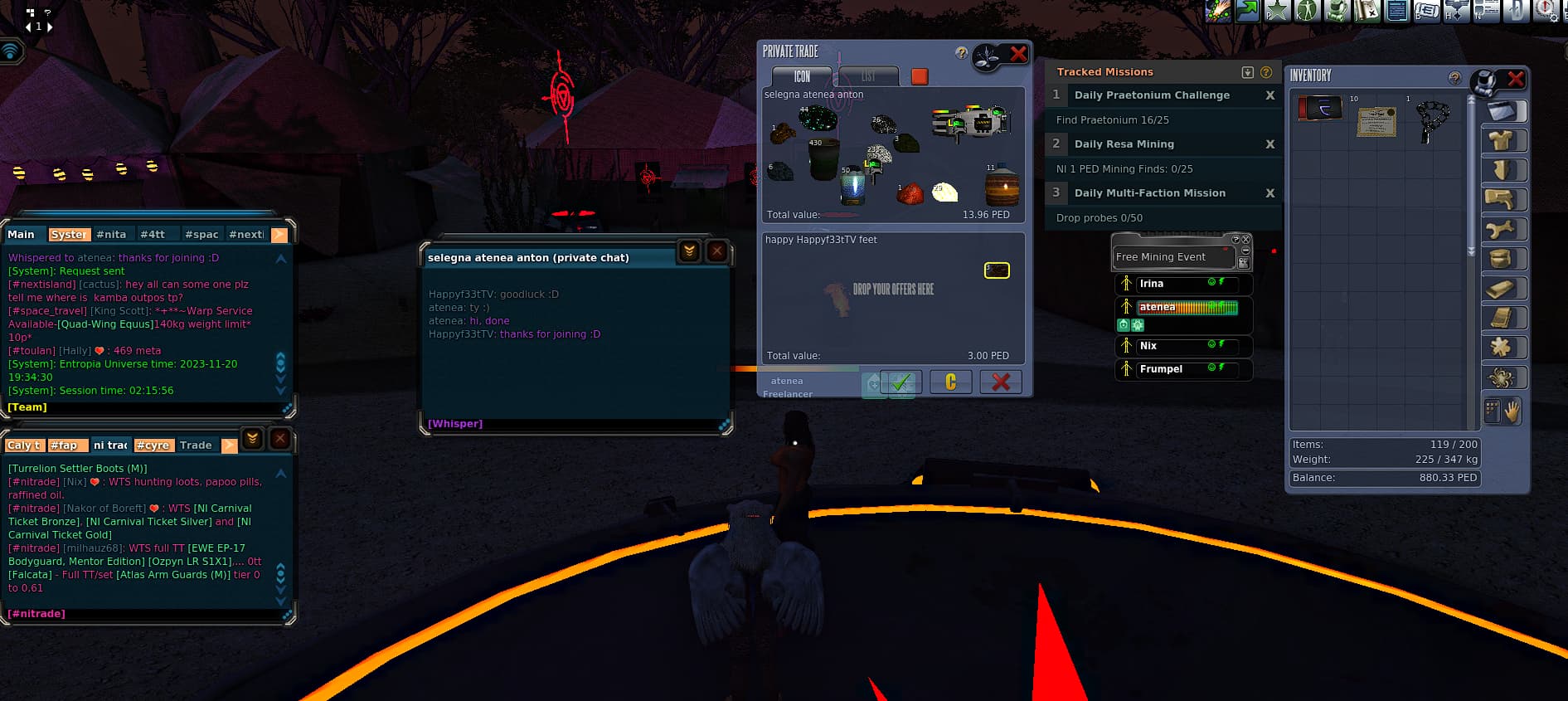Image resolution: width=1568 pixels, height=701 pixels.
Task: Open the clothing shirt inventory category
Action: pos(1502,141)
